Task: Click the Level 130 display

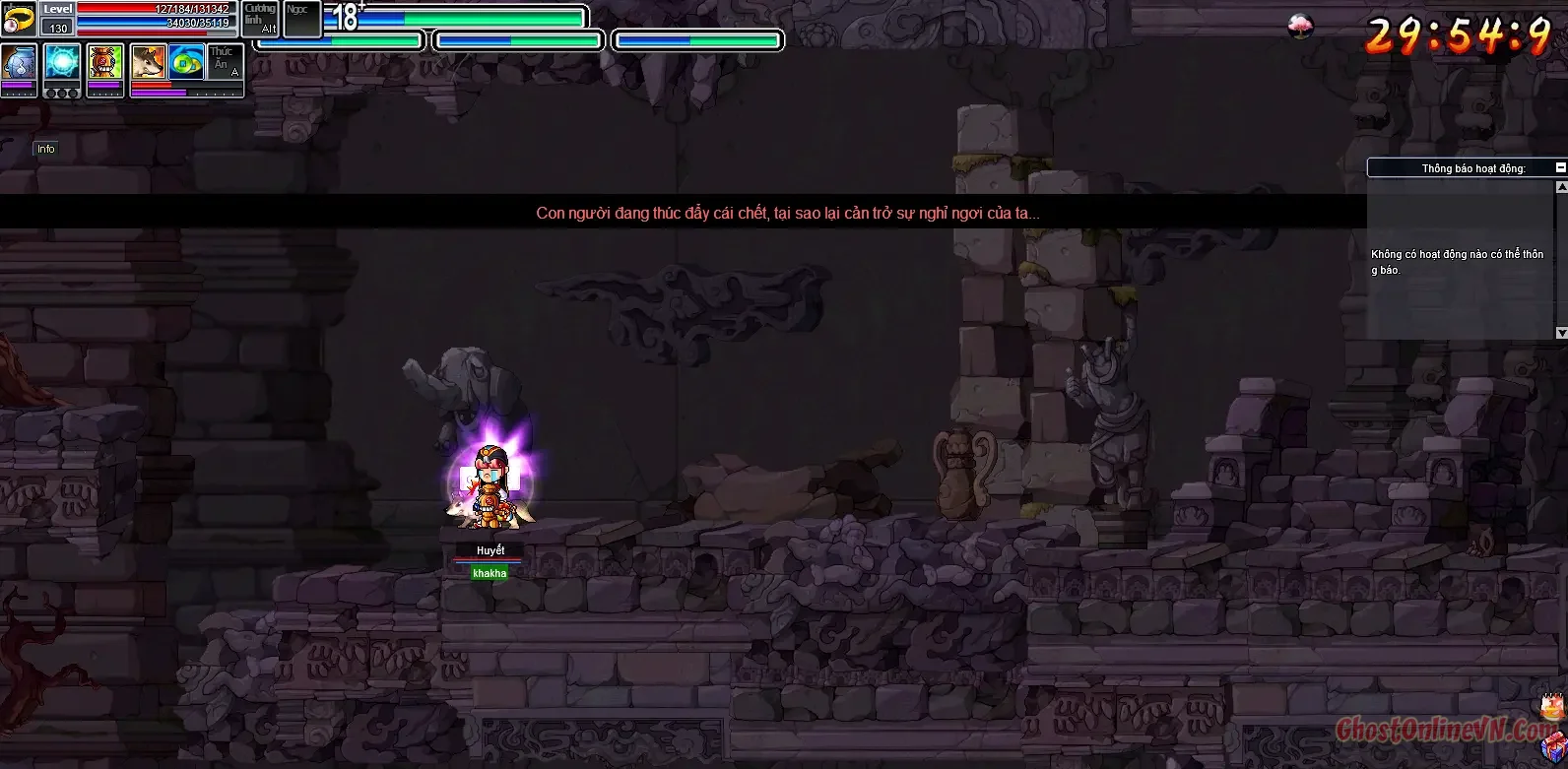Action: pos(58,28)
